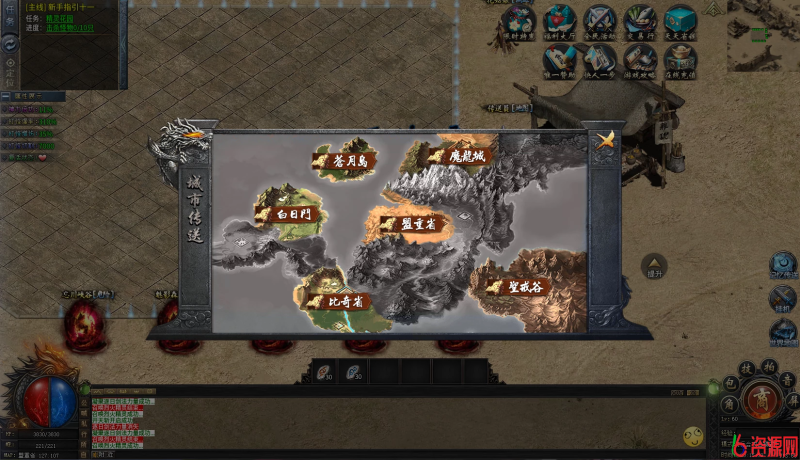Choose 白日门 as teleport destination
This screenshot has height=460, width=800.
coord(285,213)
